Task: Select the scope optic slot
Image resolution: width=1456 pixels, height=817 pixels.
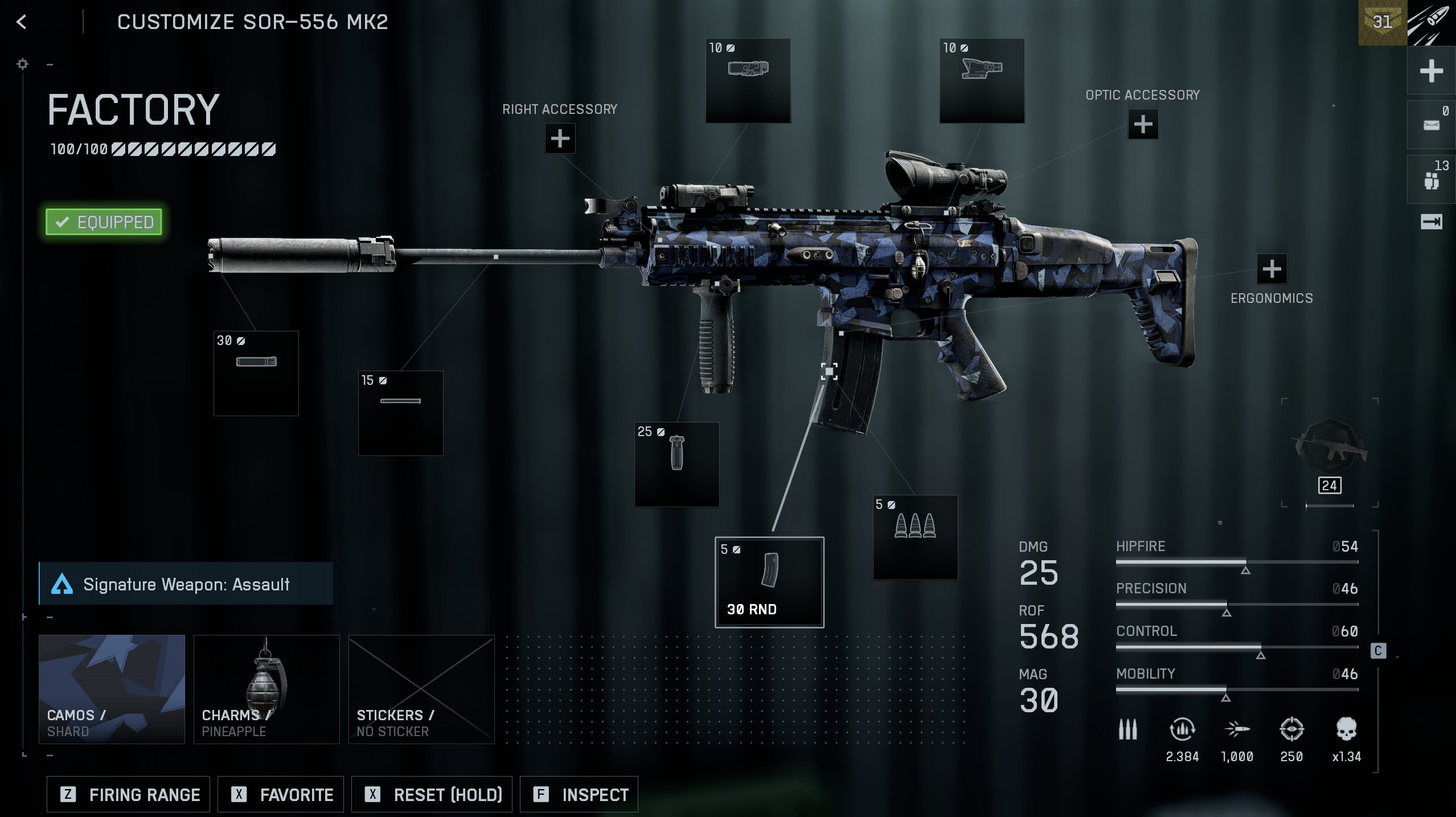Action: [982, 80]
